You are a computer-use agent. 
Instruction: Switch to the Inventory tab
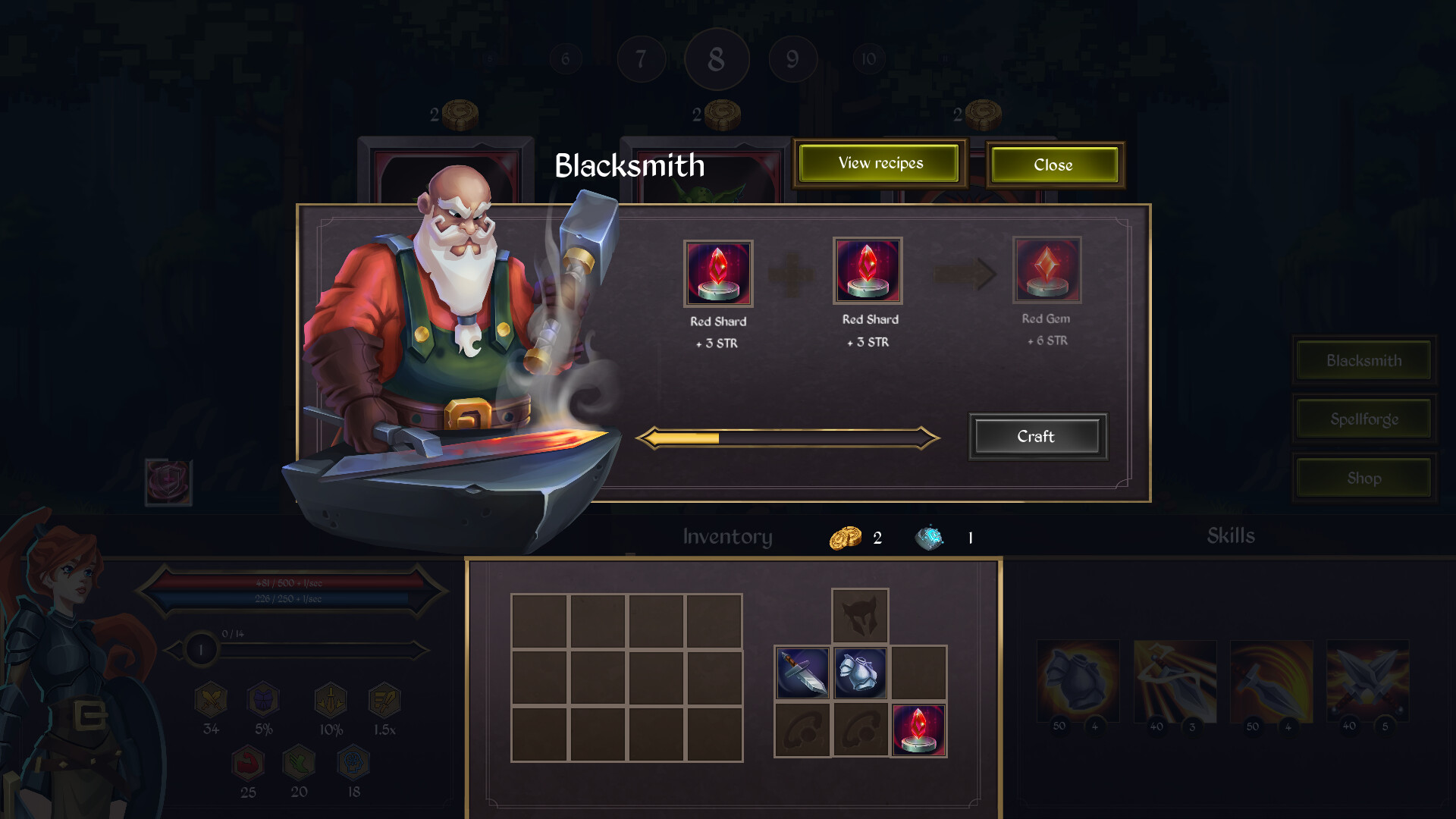(727, 536)
